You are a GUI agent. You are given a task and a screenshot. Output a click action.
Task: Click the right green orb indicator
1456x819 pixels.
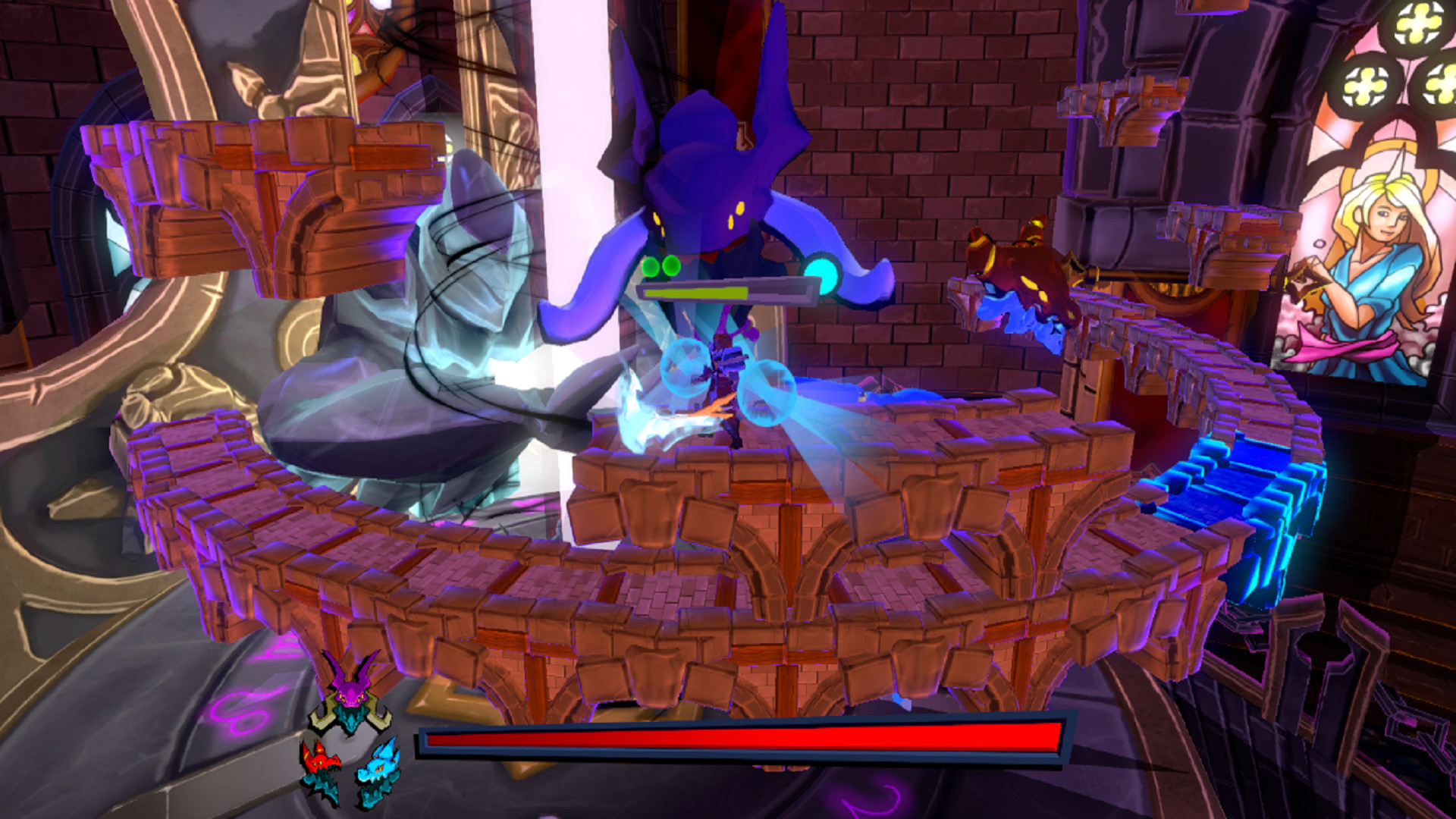pos(672,267)
